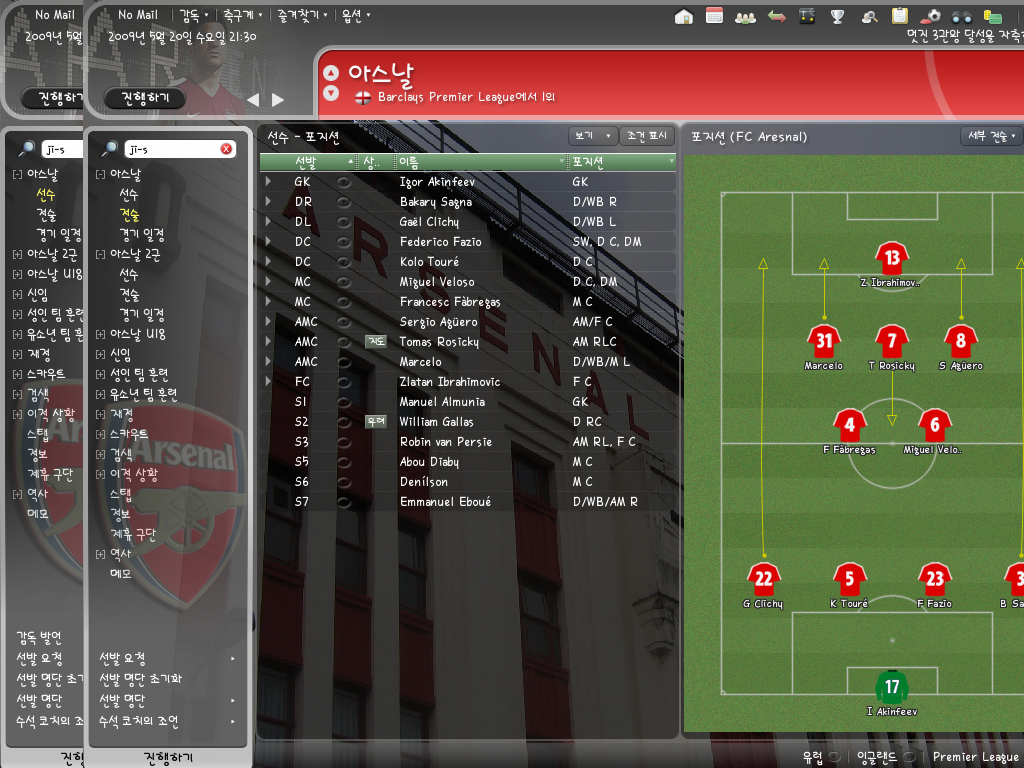Pick goalkeeper shirt 17 I. Akinfeev on the pitch
1024x768 pixels.
point(891,687)
